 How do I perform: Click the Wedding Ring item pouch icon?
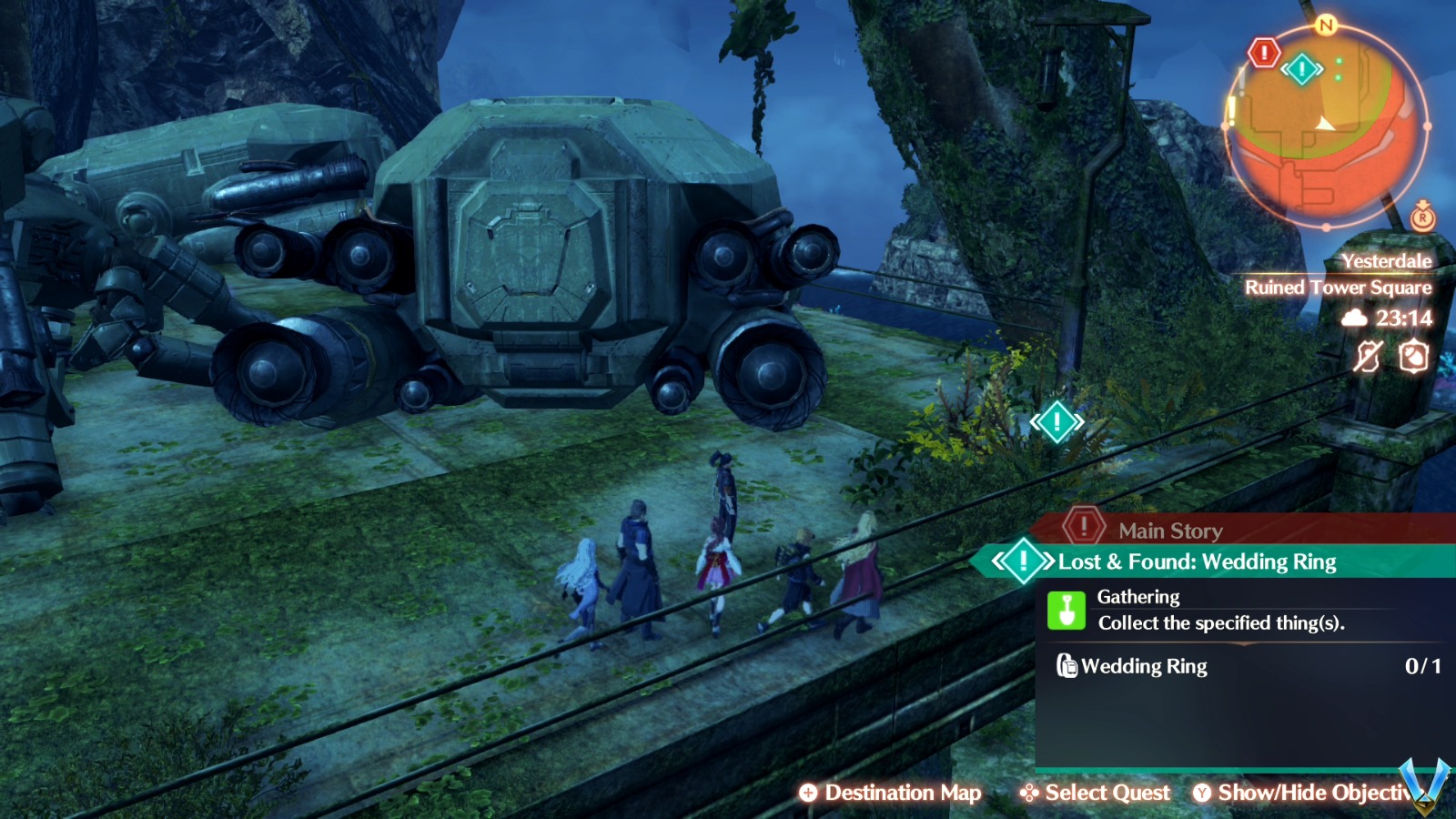(x=1067, y=666)
